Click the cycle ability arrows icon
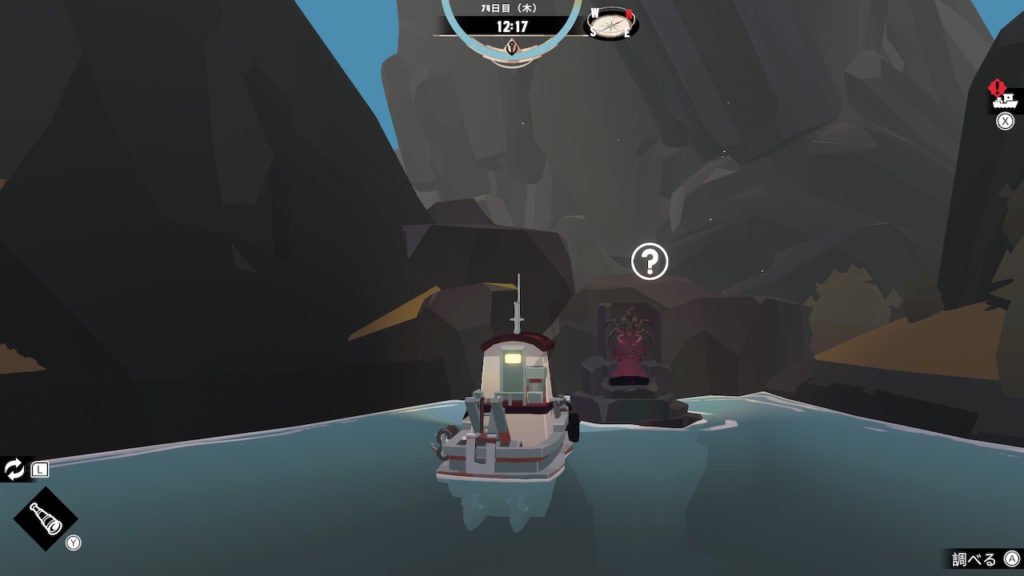The image size is (1024, 576). click(x=15, y=468)
